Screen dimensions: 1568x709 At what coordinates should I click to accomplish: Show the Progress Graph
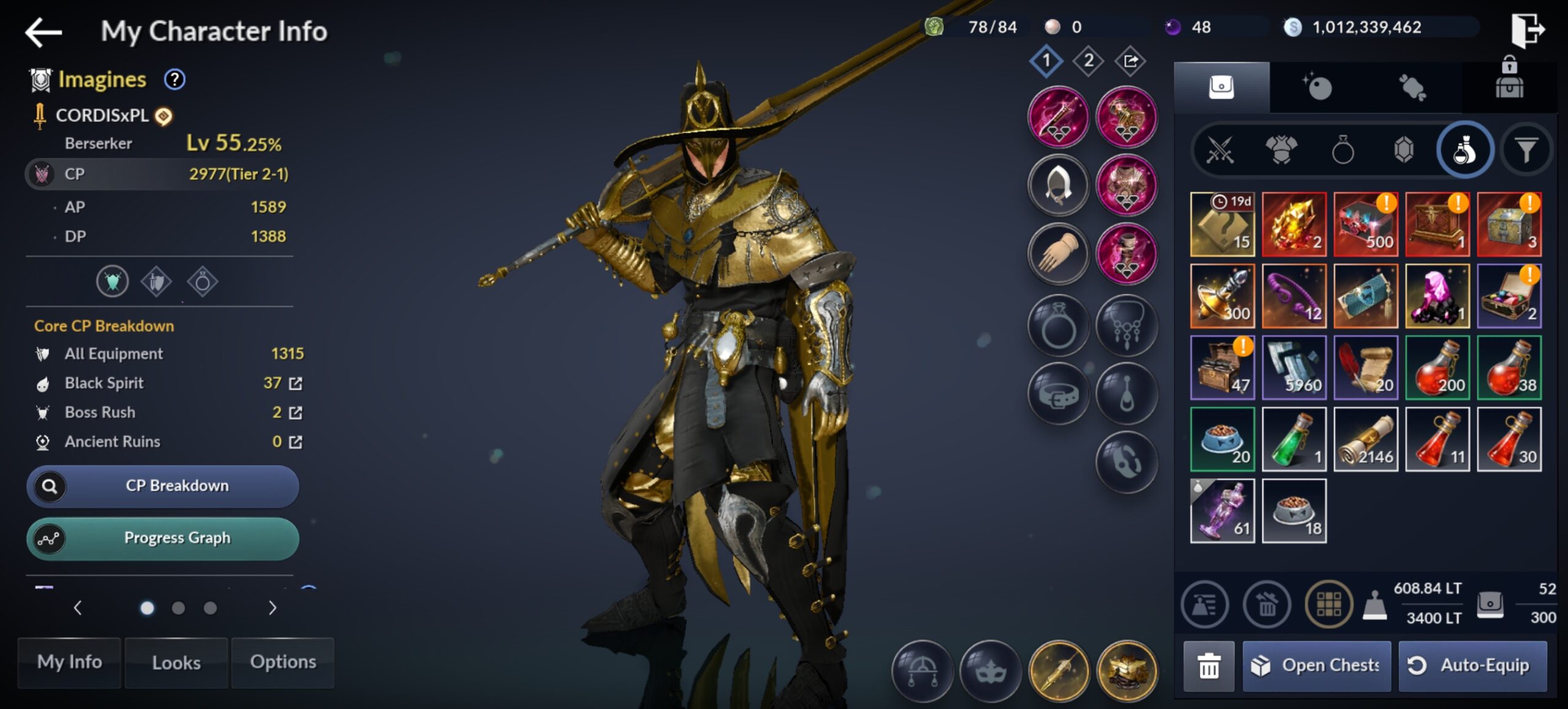tap(163, 538)
